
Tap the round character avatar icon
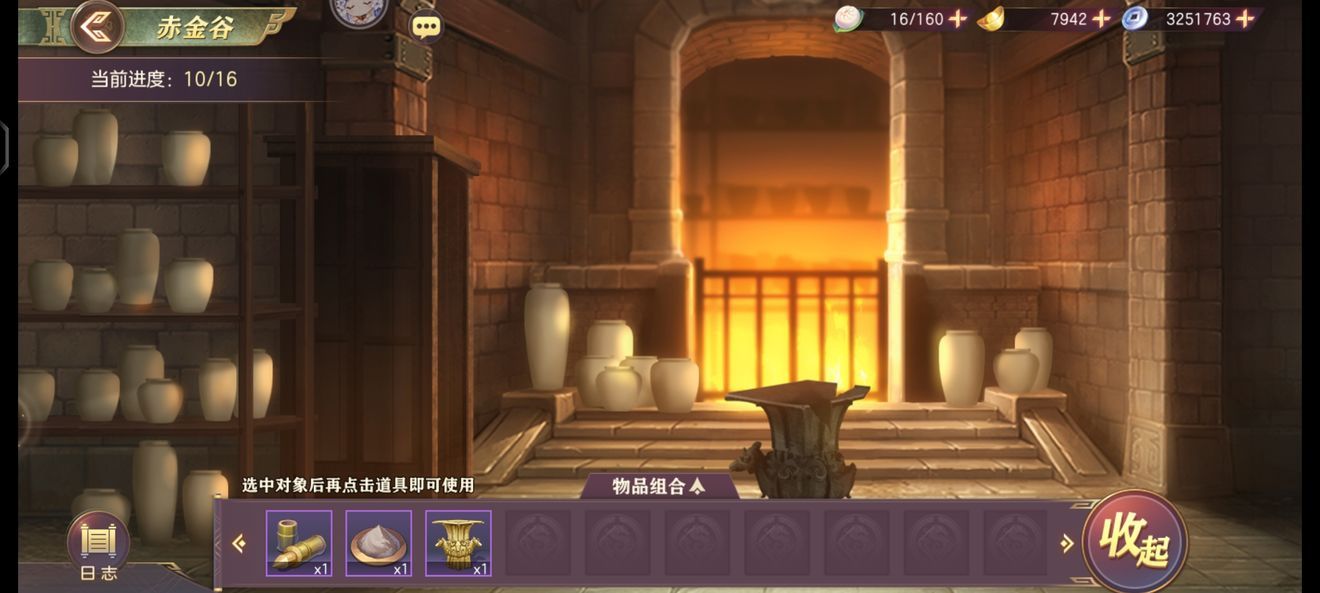coord(358,12)
